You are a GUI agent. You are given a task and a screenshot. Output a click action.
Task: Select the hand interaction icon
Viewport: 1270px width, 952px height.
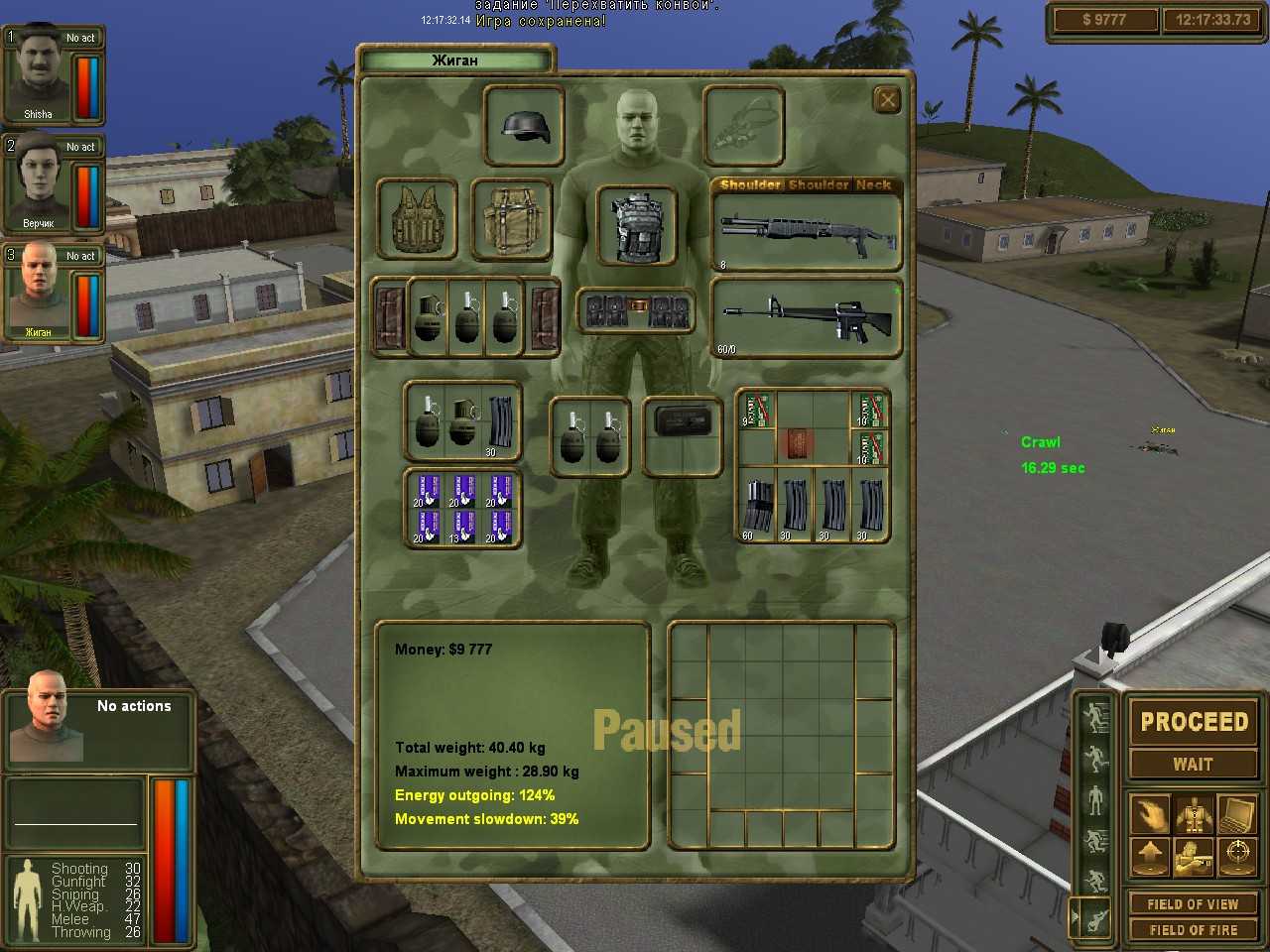(1152, 812)
